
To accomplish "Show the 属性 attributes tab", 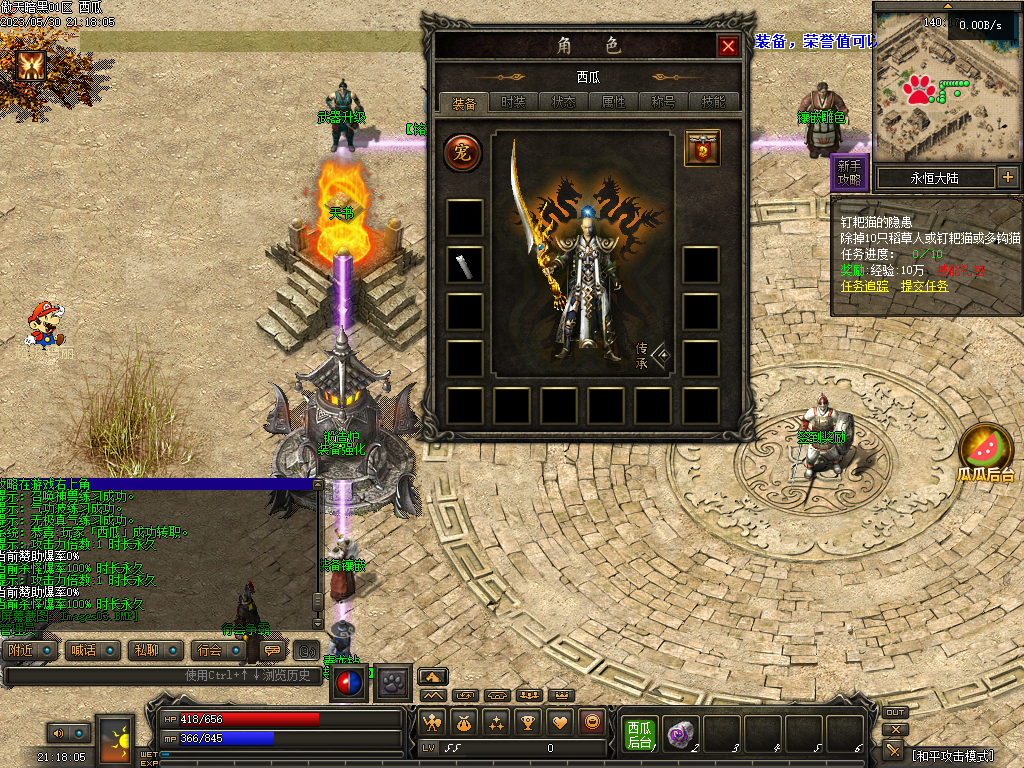I will [613, 102].
